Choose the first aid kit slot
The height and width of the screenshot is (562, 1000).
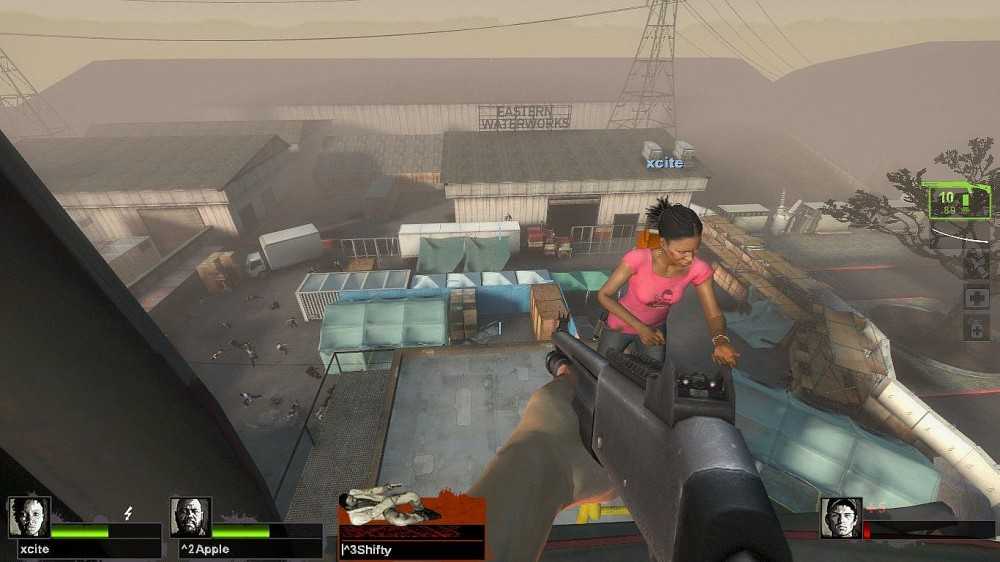coord(976,298)
